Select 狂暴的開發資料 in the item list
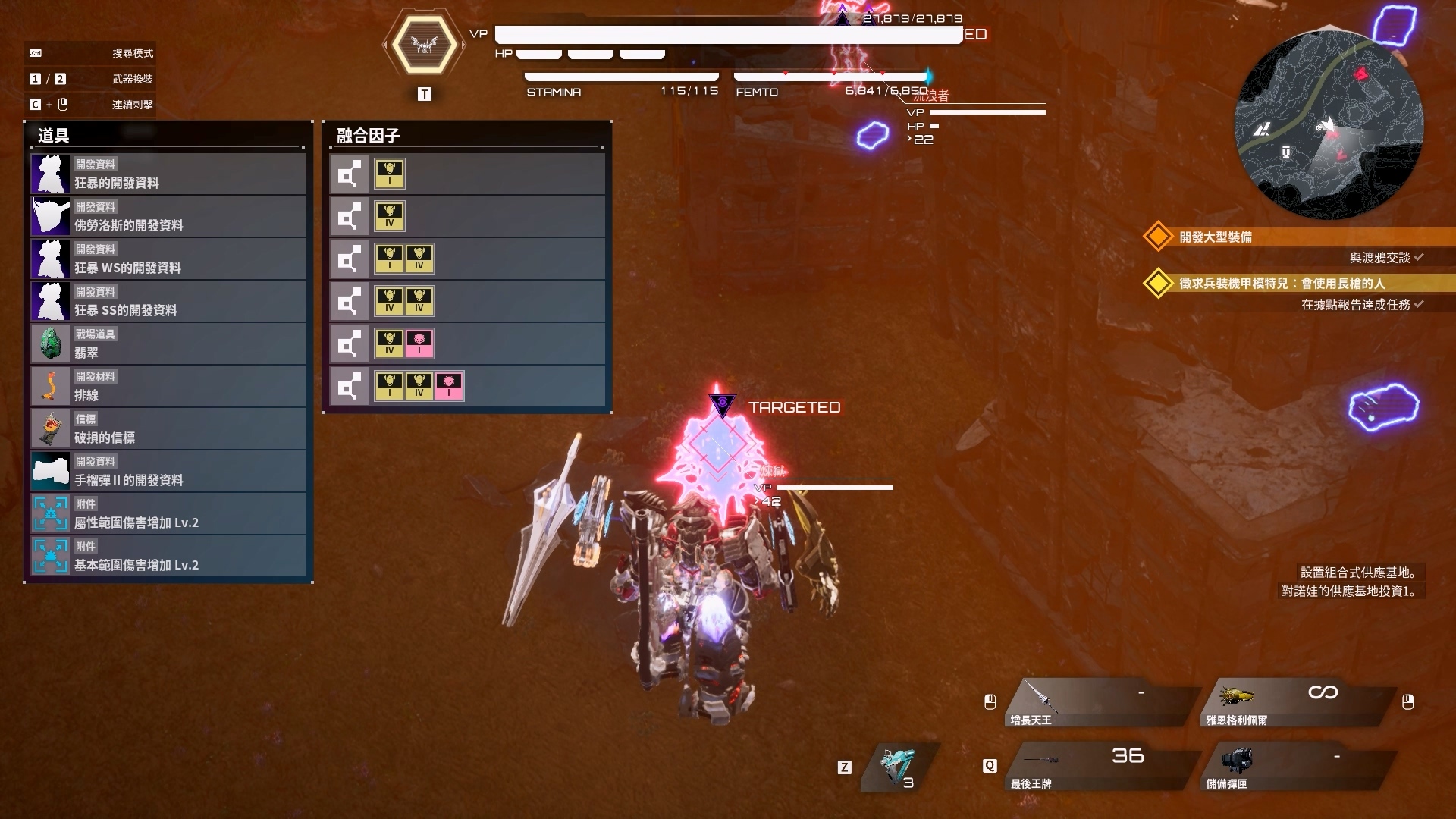The image size is (1456, 819). [x=168, y=174]
